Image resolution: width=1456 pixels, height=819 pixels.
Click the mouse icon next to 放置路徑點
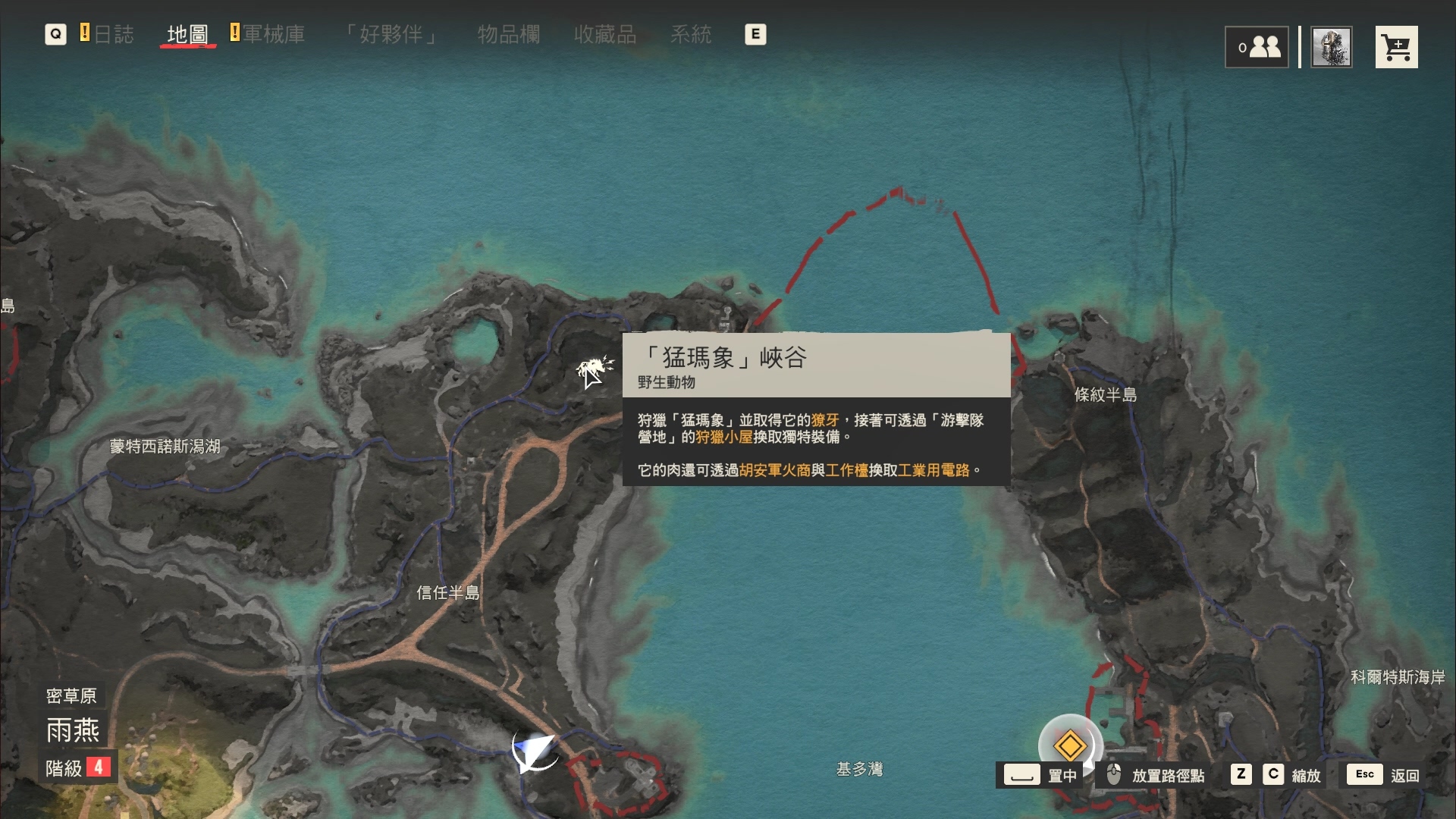[x=1112, y=775]
